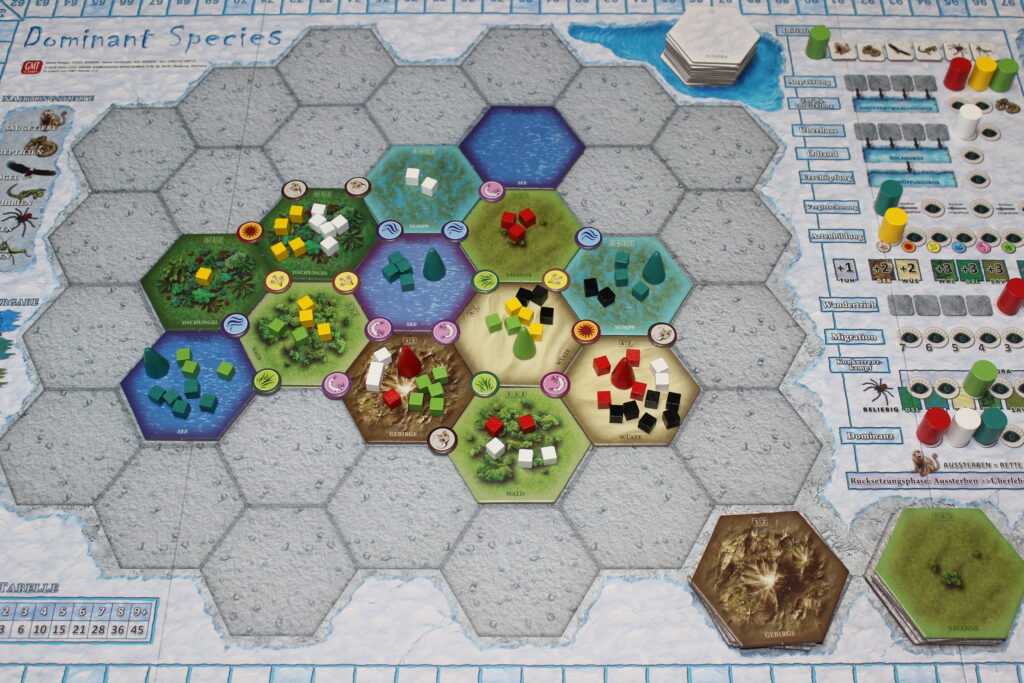The image size is (1024, 683).
Task: Choose the Ödland action label
Action: coord(823,154)
